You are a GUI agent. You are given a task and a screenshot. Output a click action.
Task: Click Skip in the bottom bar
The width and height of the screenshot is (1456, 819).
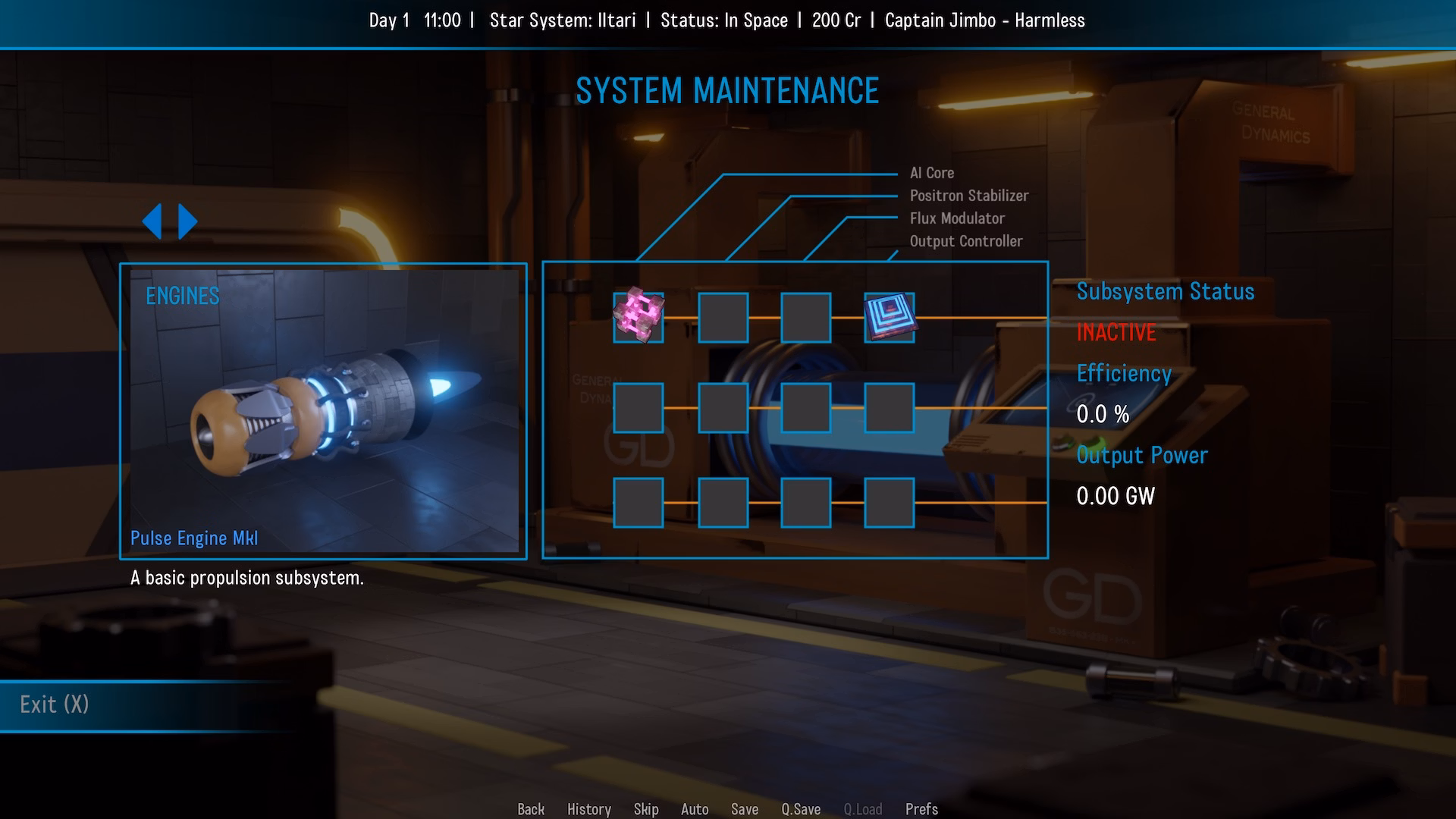click(646, 809)
